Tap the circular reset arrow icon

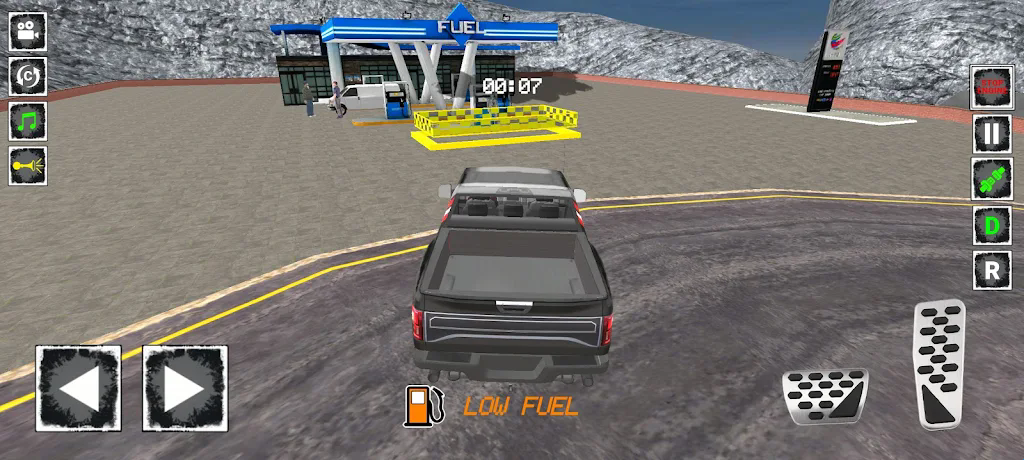click(x=28, y=76)
